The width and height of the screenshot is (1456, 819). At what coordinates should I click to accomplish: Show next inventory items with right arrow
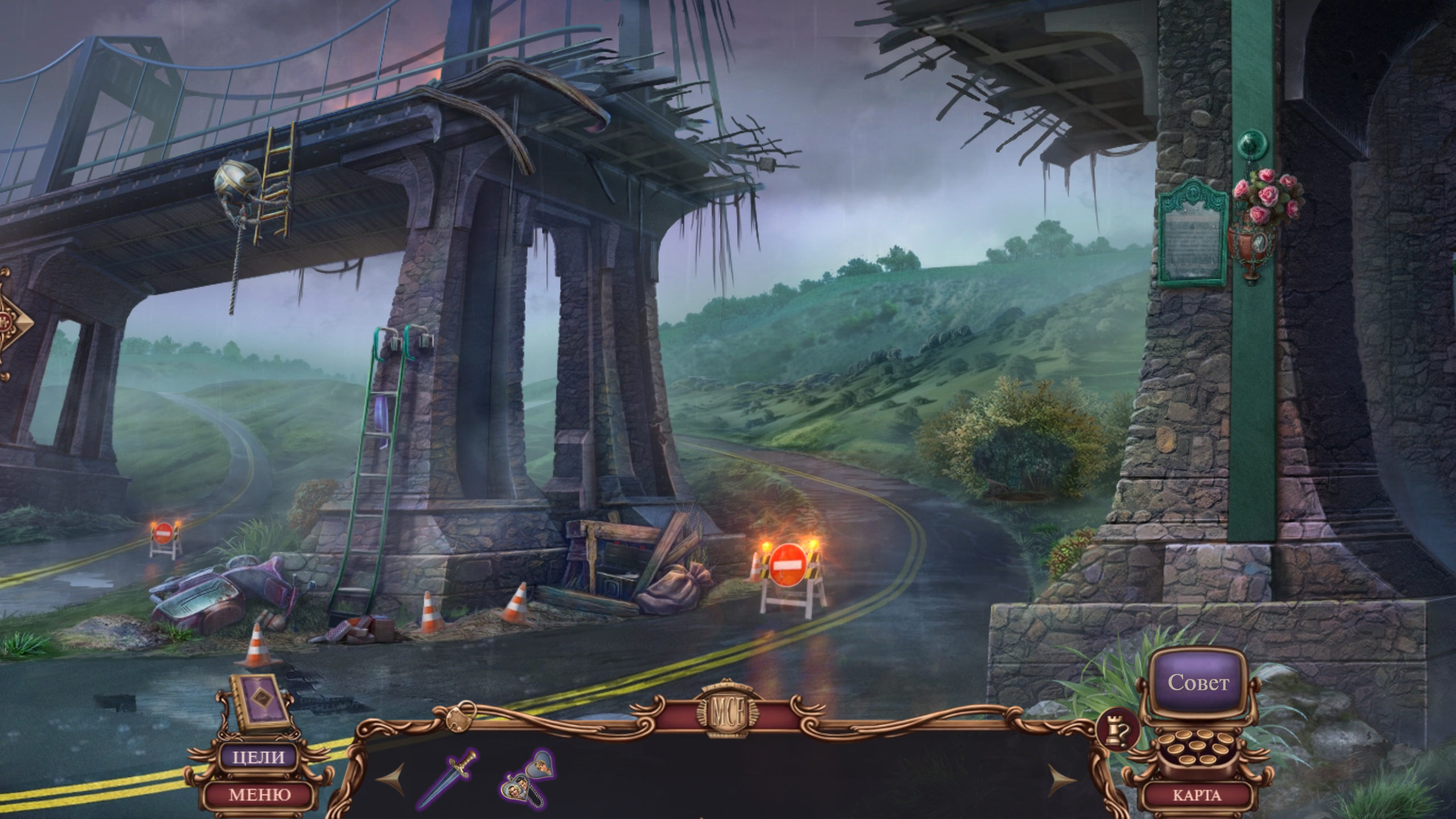click(x=1061, y=780)
